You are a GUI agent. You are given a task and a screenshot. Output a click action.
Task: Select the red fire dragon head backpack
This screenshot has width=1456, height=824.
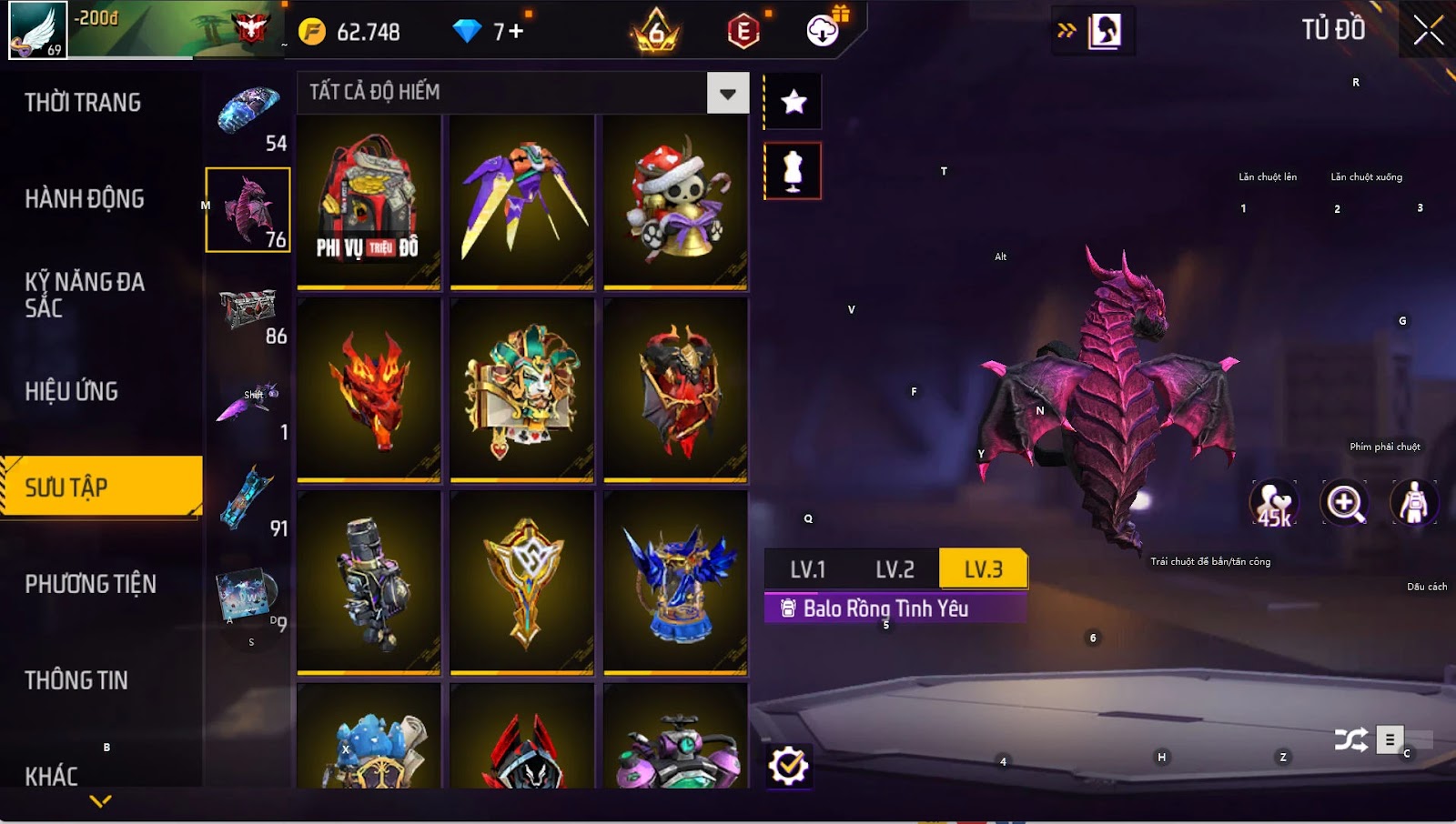[x=369, y=389]
